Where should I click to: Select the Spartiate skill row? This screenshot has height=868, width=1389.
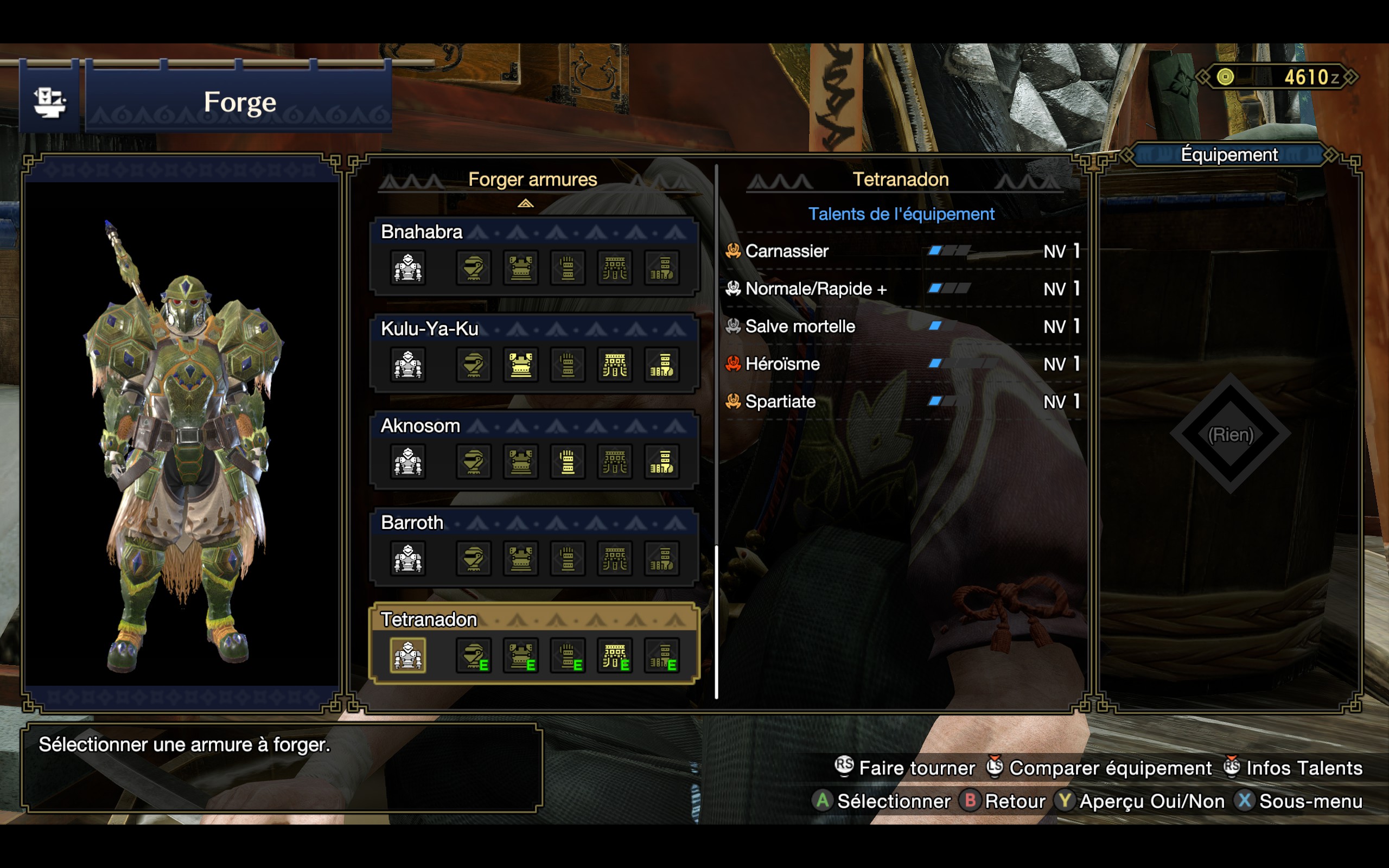click(x=780, y=402)
